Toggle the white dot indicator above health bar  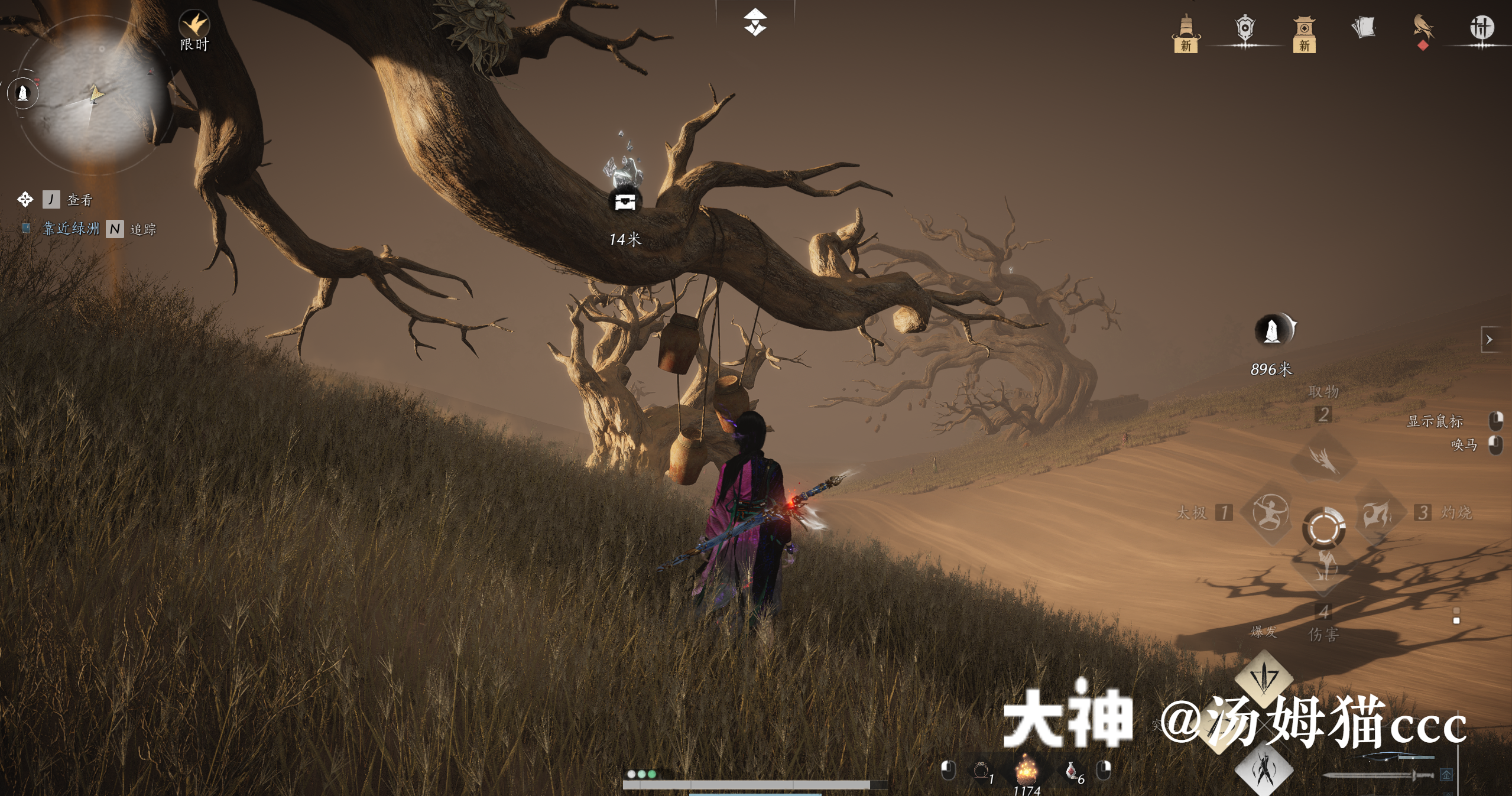pyautogui.click(x=632, y=775)
